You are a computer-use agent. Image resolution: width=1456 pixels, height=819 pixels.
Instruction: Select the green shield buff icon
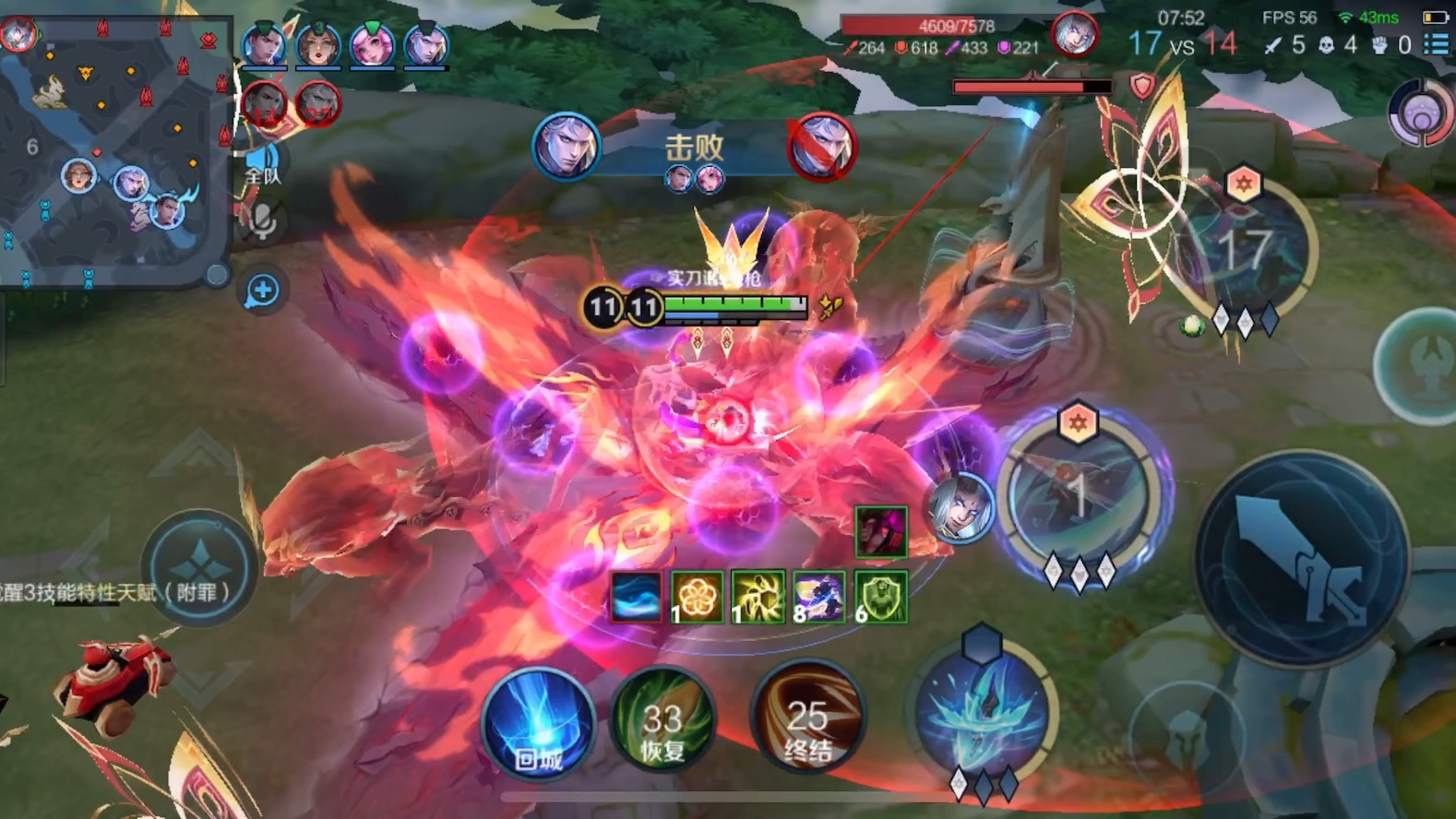point(880,597)
